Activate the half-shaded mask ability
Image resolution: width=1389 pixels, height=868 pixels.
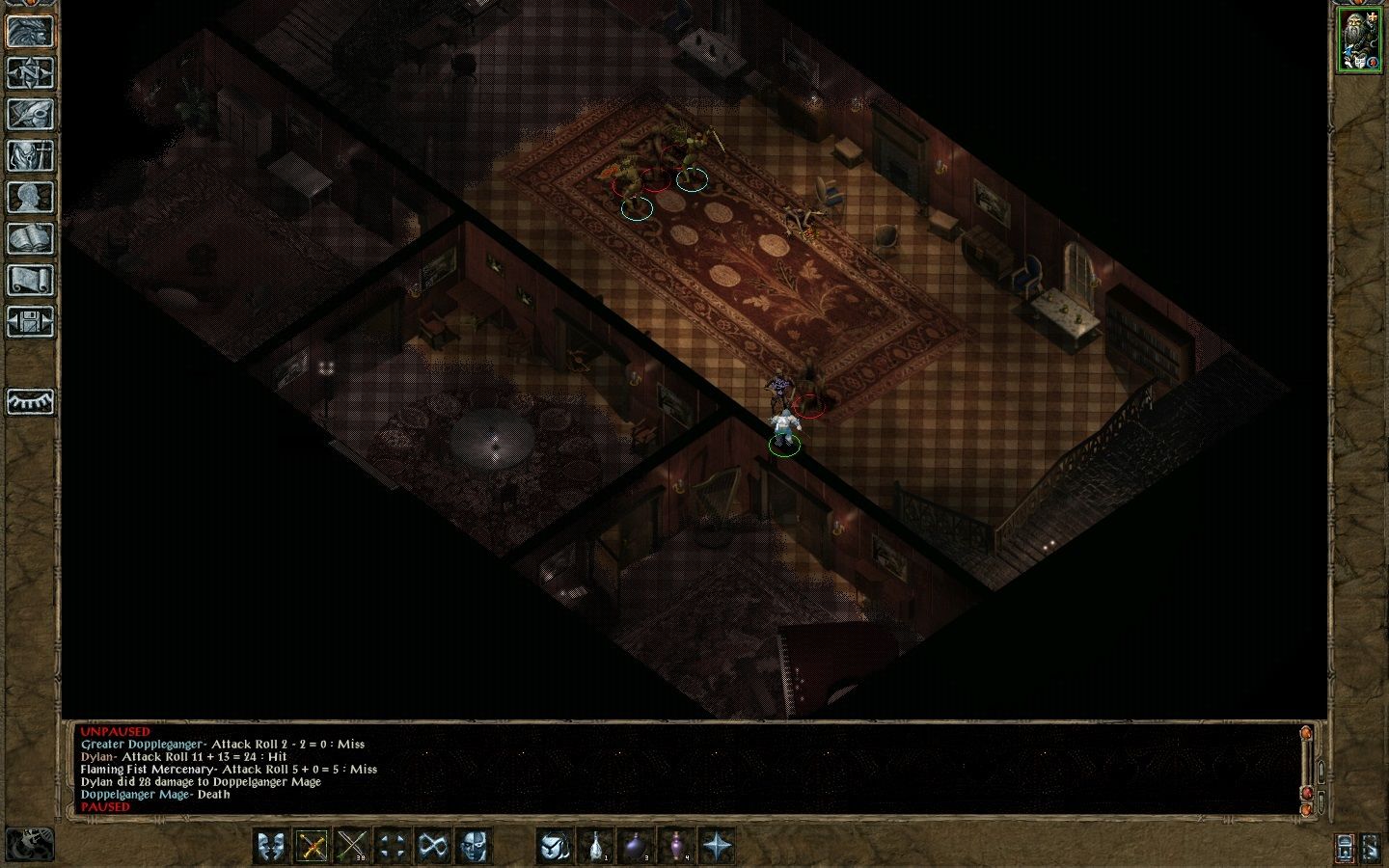(x=474, y=846)
